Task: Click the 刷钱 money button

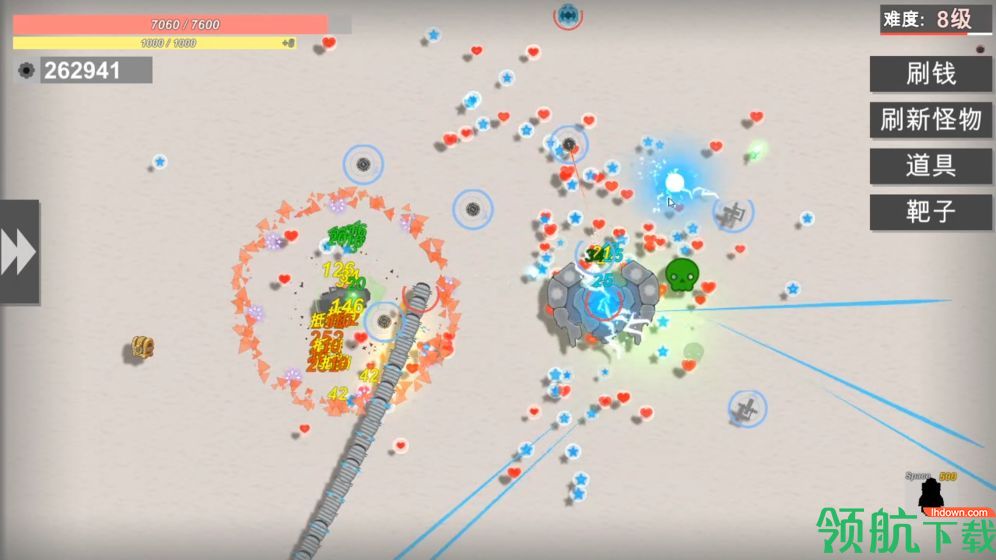Action: 930,73
